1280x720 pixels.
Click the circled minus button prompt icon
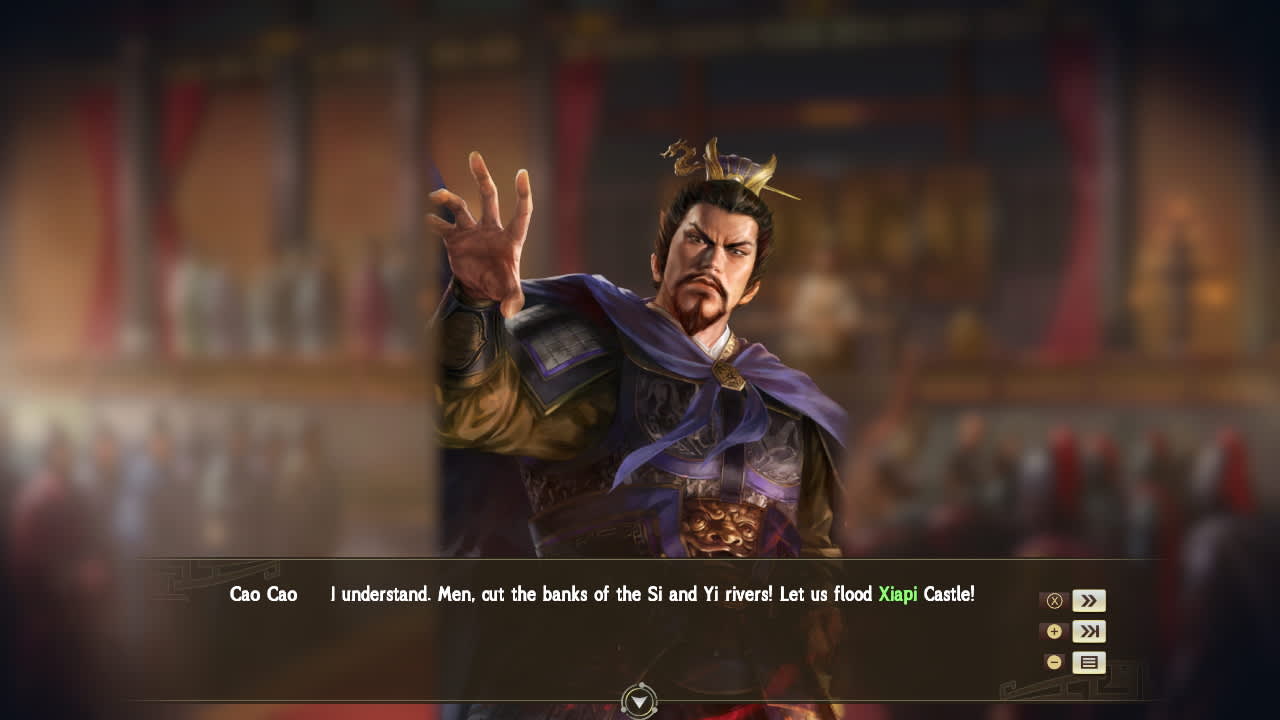[x=1054, y=662]
